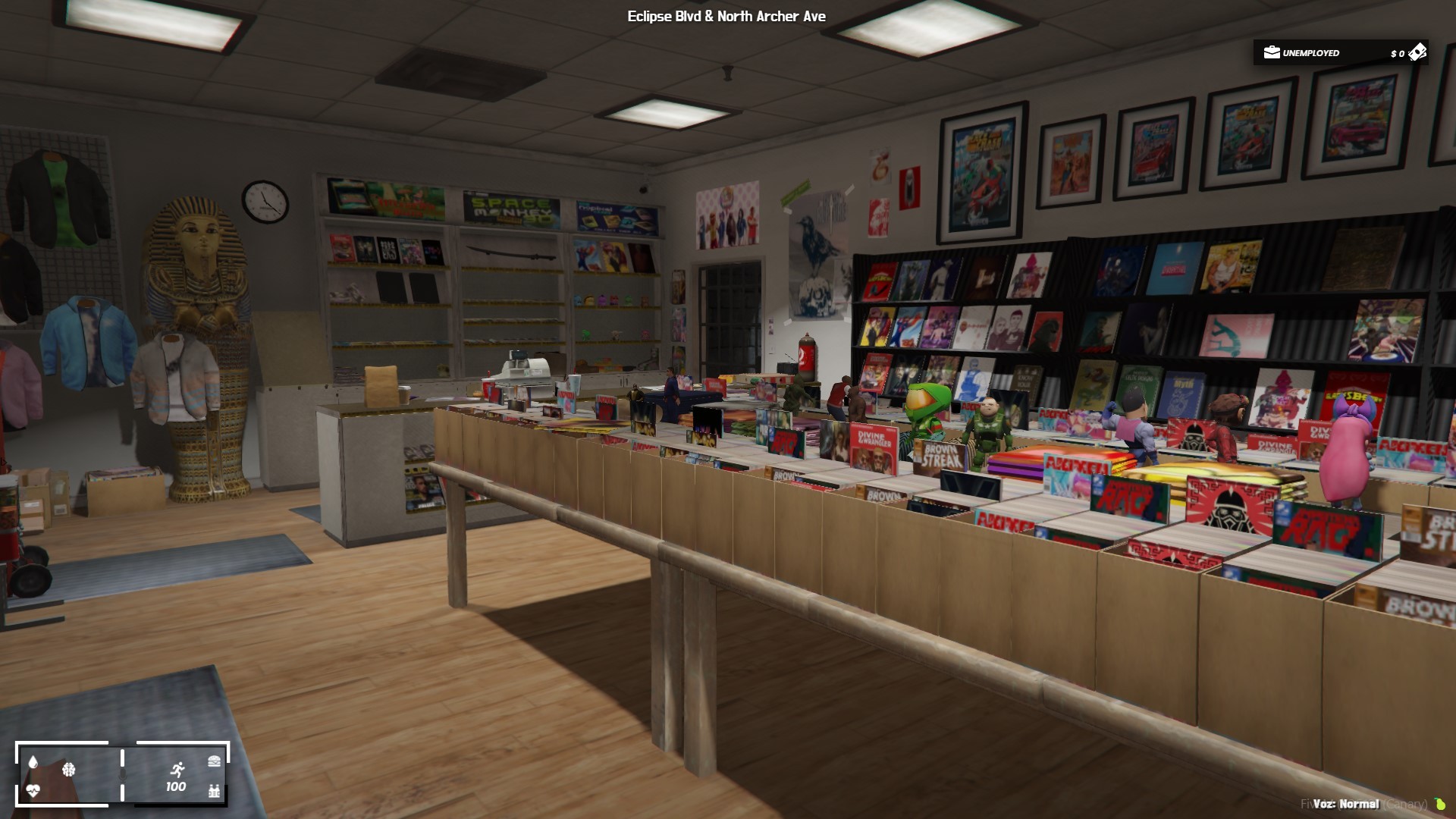Select the burger hunger icon

click(x=214, y=761)
